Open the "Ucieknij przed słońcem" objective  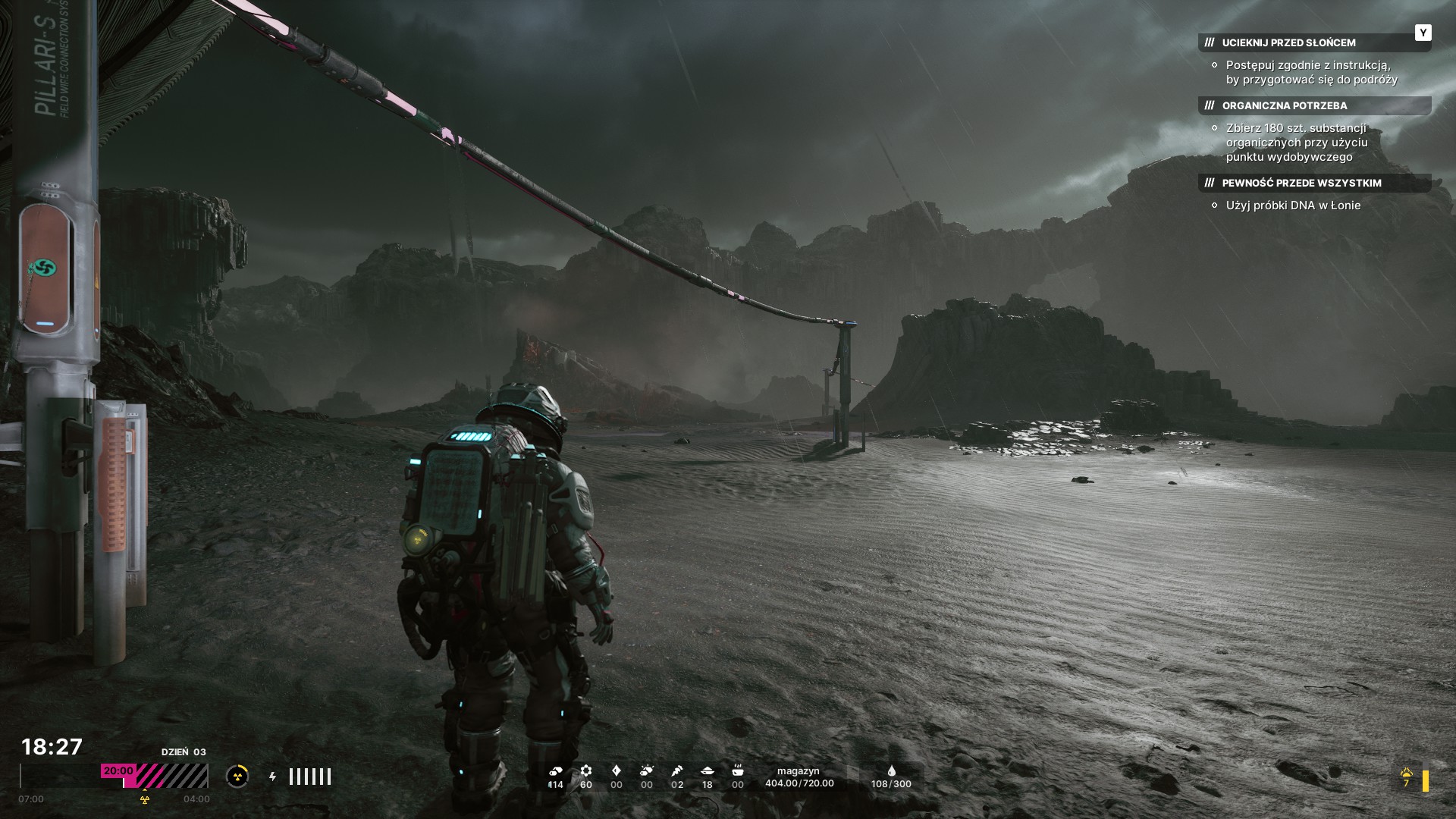(1288, 42)
